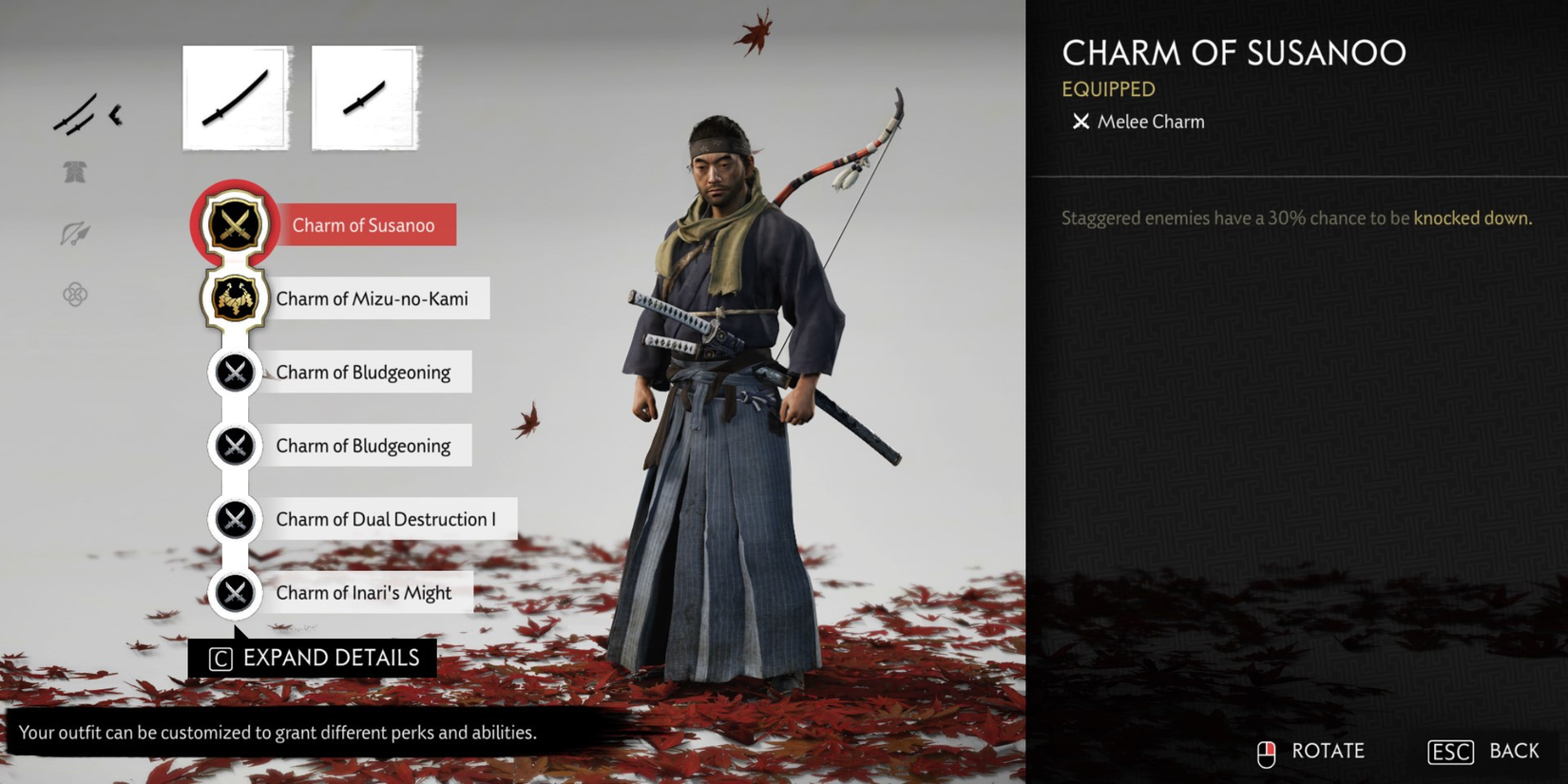
Task: Select the equipped katana thumbnail
Action: click(235, 96)
